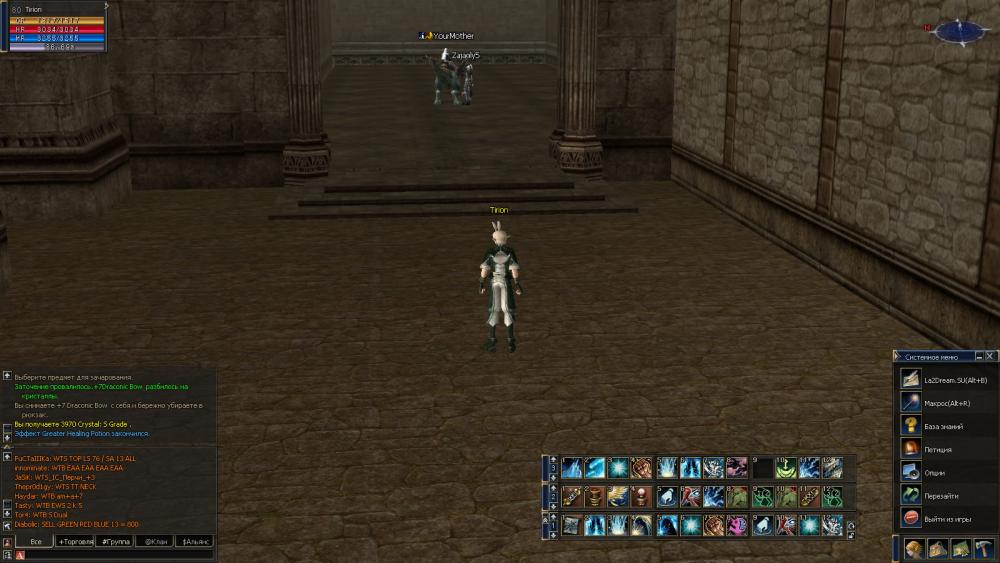
Task: Choose Перезайти to relog
Action: tap(942, 496)
